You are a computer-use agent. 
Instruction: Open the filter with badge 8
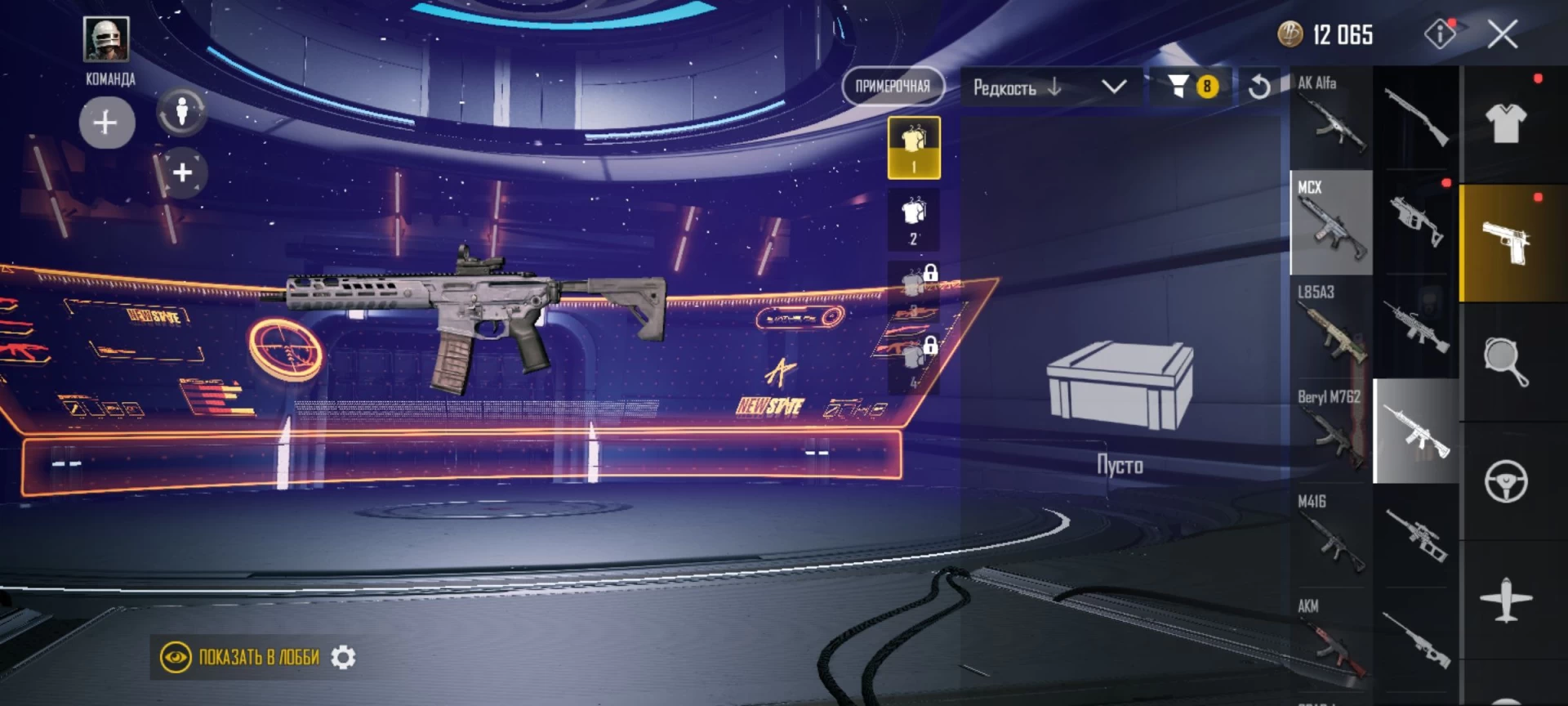(1191, 86)
